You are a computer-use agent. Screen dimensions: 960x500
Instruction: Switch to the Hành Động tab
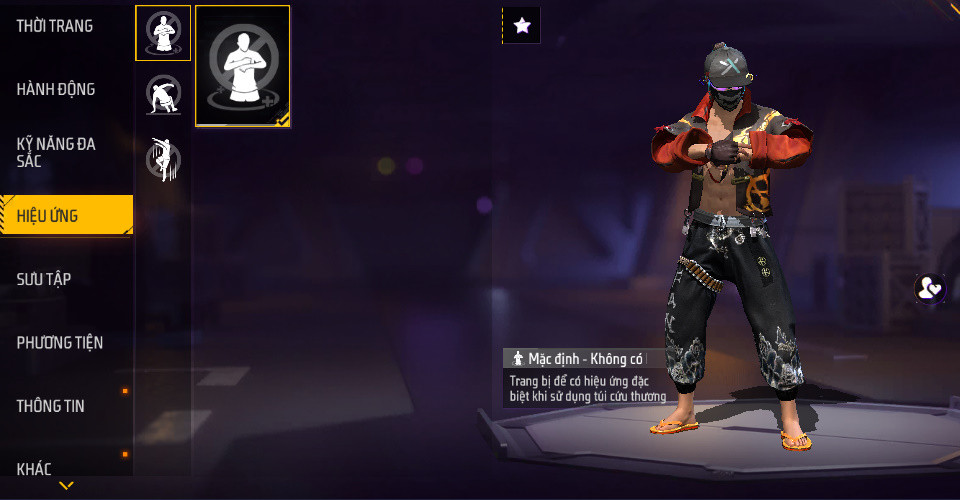(56, 89)
